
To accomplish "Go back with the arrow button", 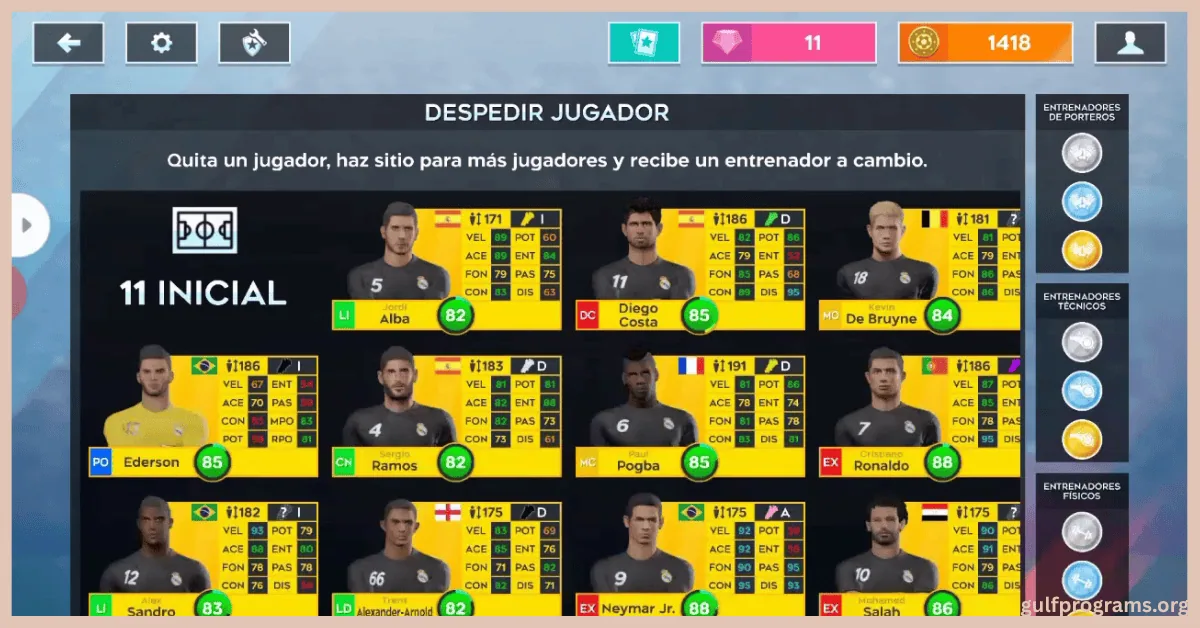I will click(x=68, y=43).
